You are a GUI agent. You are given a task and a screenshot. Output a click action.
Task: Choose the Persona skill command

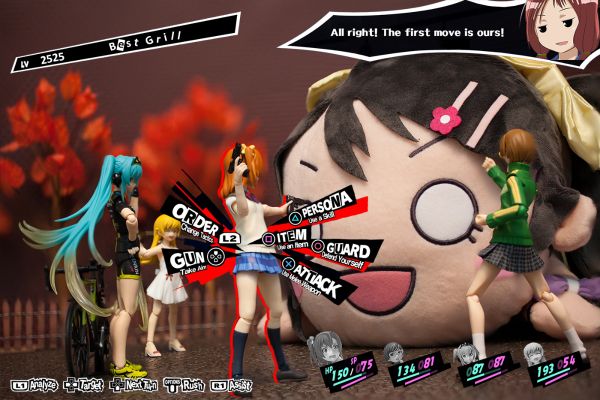coord(322,203)
